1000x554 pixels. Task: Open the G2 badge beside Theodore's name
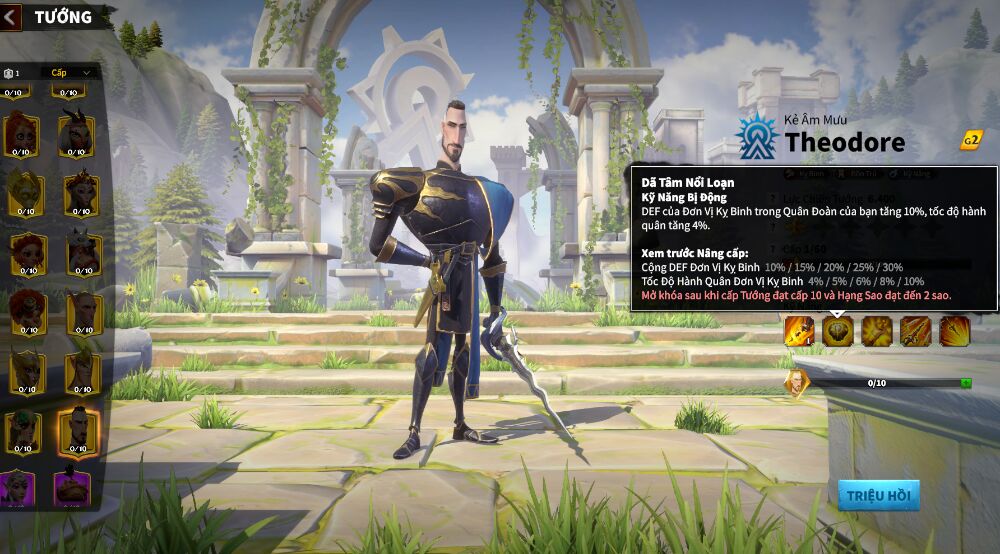point(970,141)
